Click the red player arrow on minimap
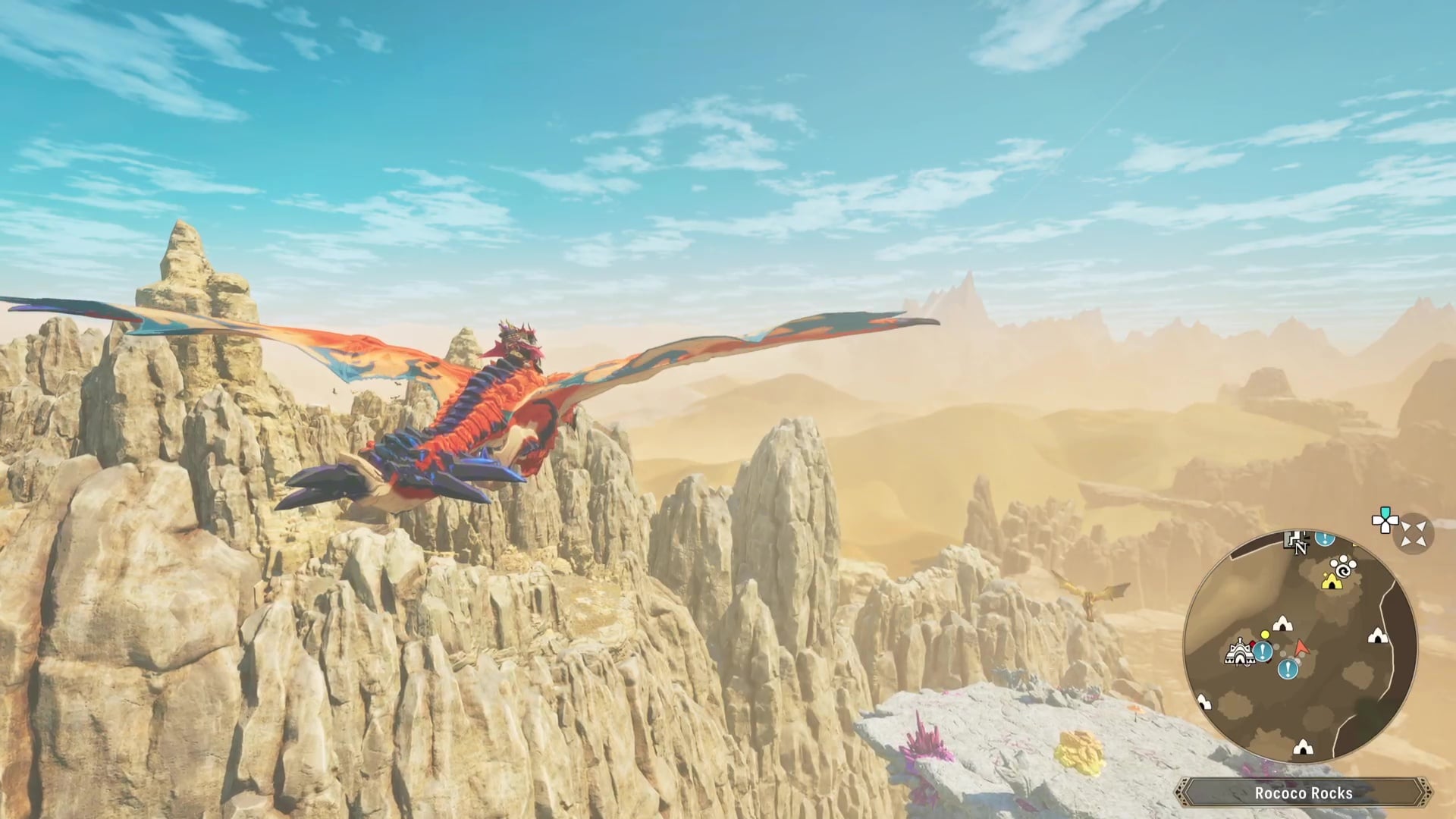The image size is (1456, 819). [x=1301, y=648]
